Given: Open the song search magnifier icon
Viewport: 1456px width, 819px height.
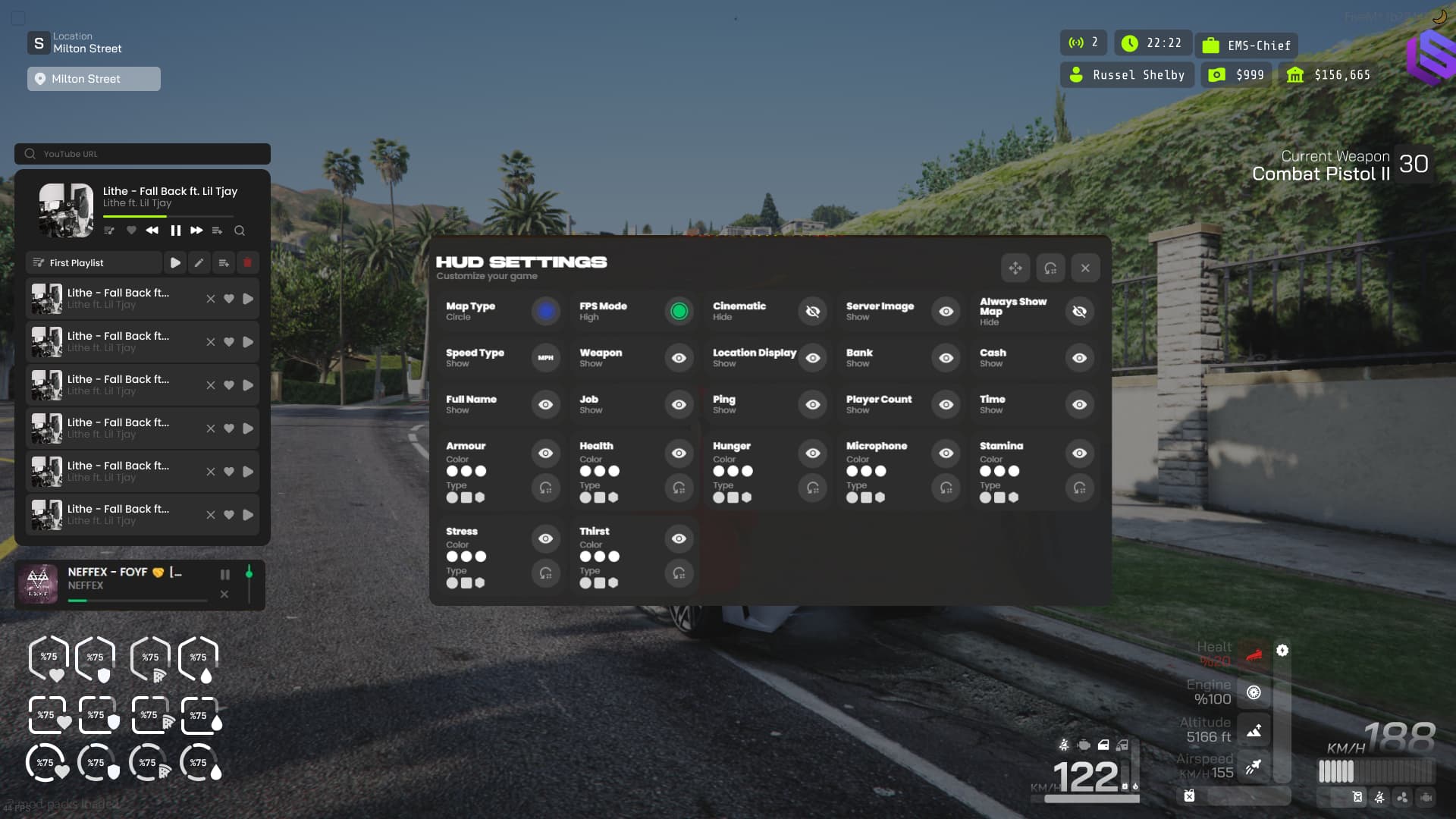Looking at the screenshot, I should (x=240, y=231).
